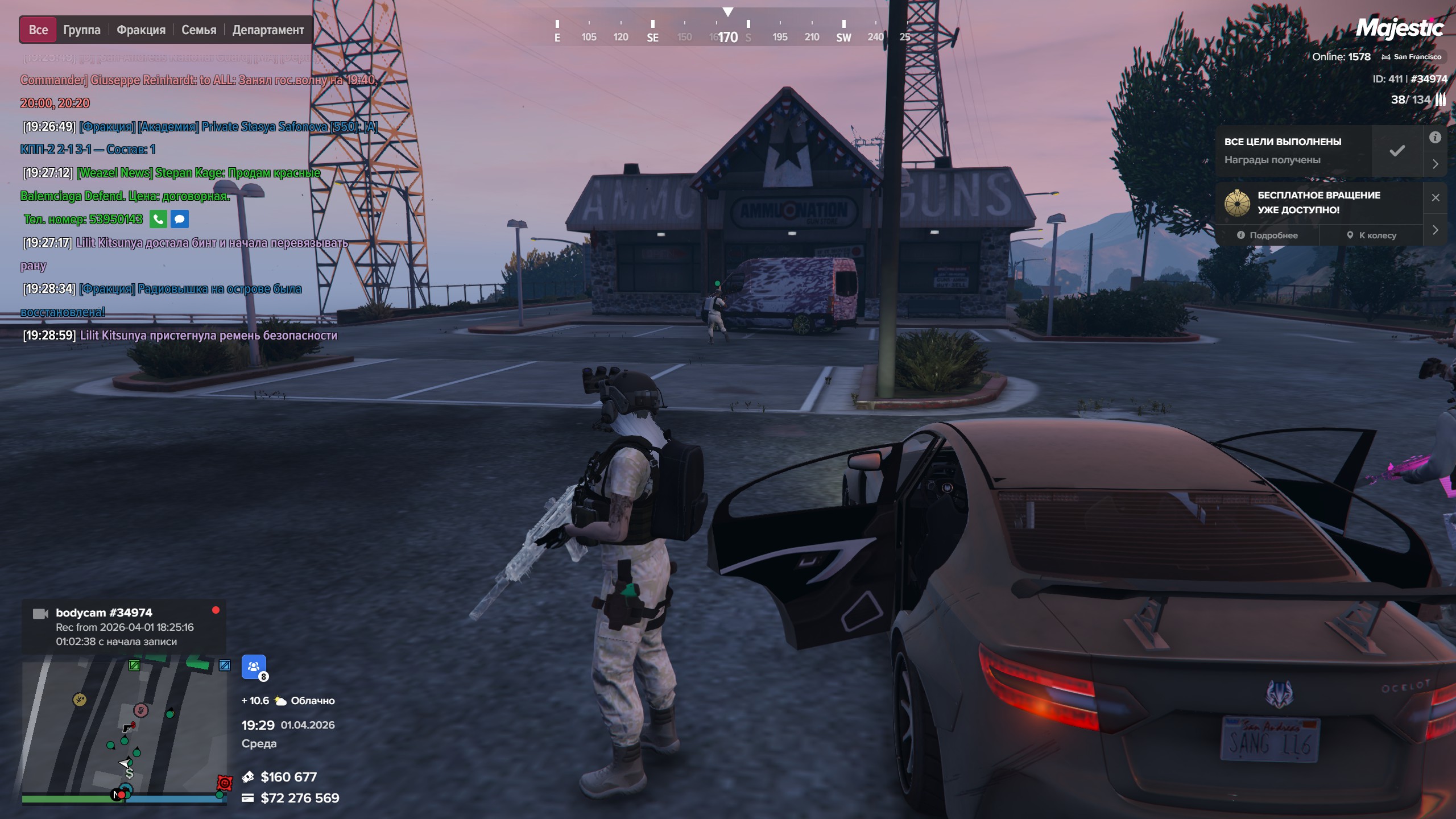Go to the wheel via К колесу
Image resolution: width=1456 pixels, height=819 pixels.
(1371, 235)
